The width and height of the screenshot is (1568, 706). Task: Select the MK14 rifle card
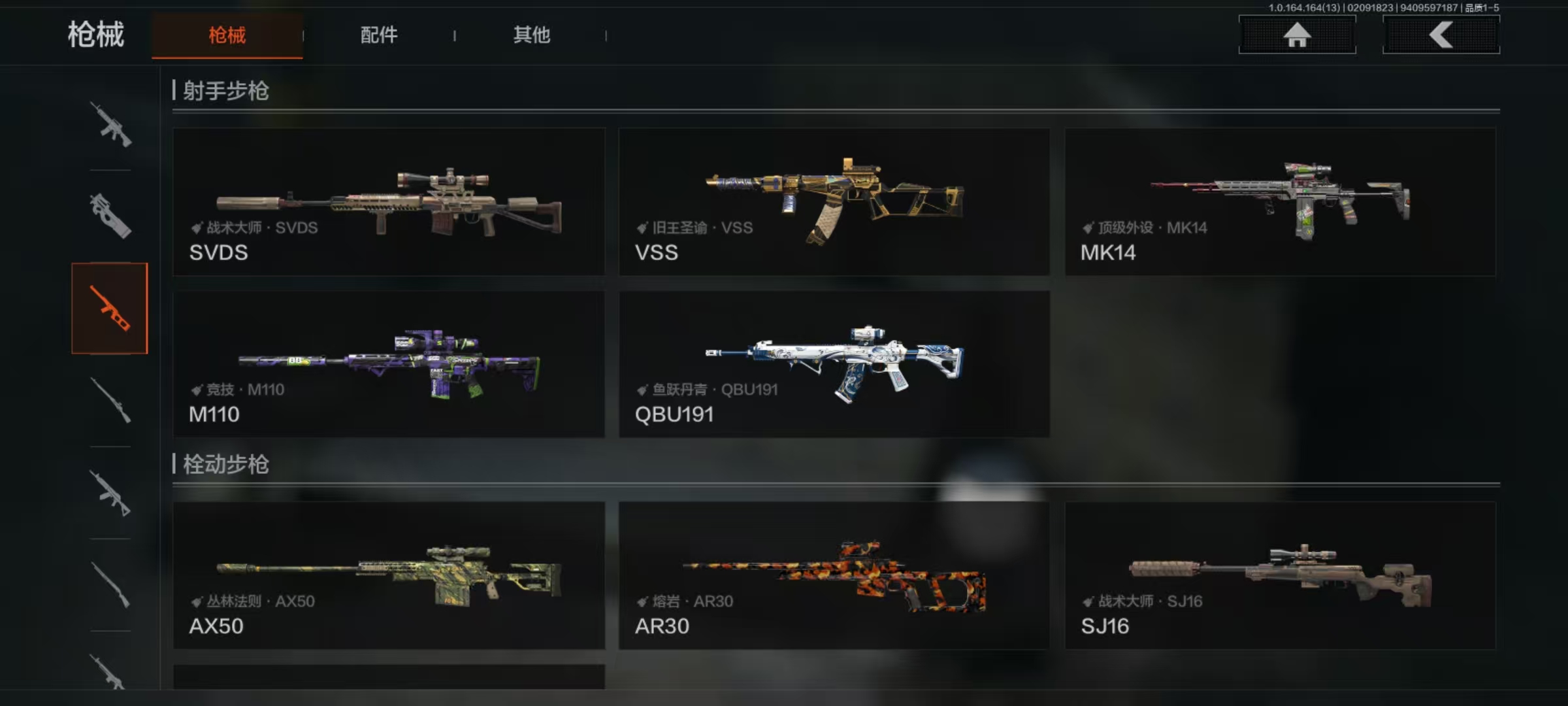point(1280,201)
